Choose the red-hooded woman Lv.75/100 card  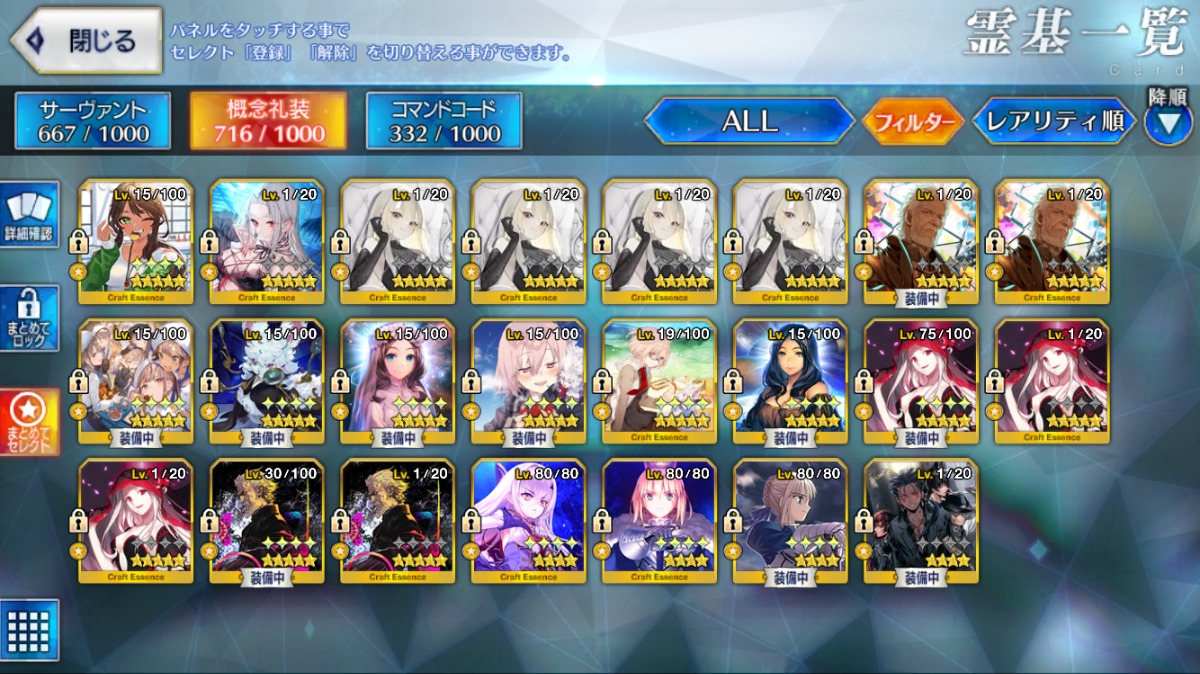(921, 380)
